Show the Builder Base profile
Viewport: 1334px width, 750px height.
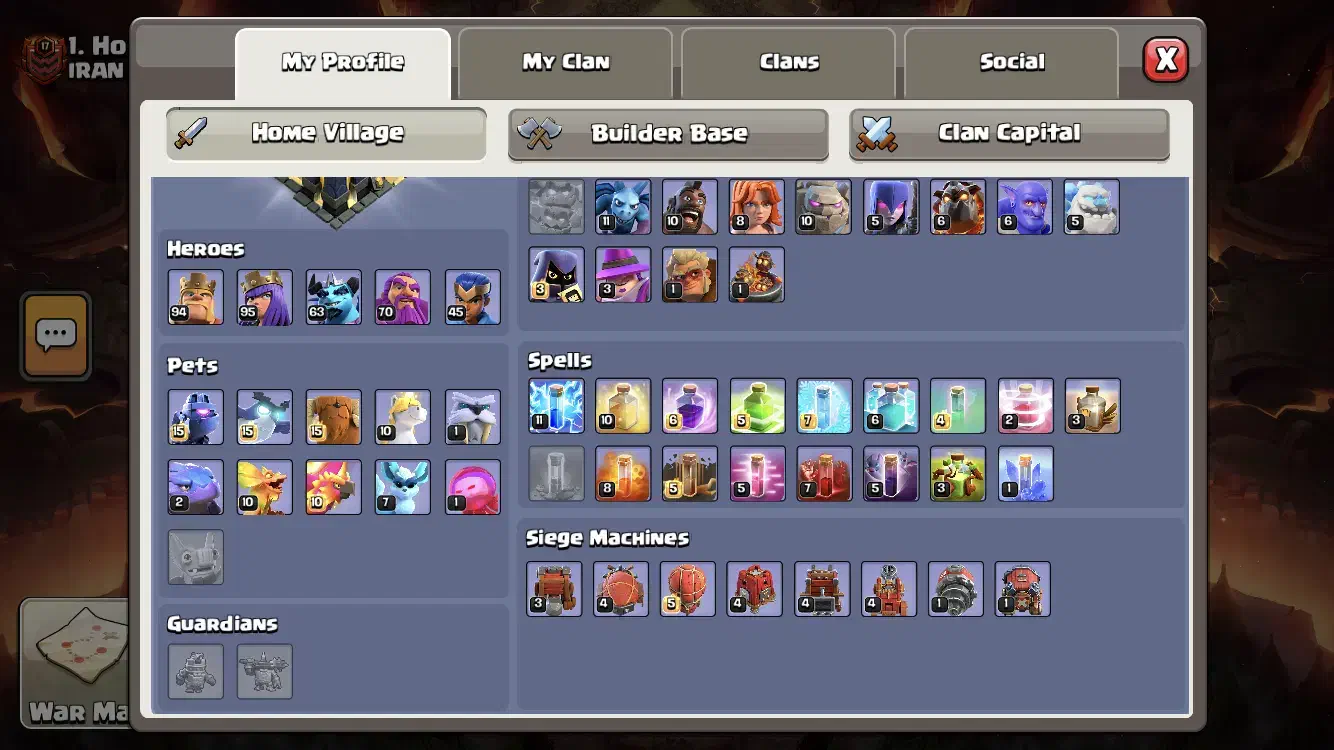click(x=668, y=132)
